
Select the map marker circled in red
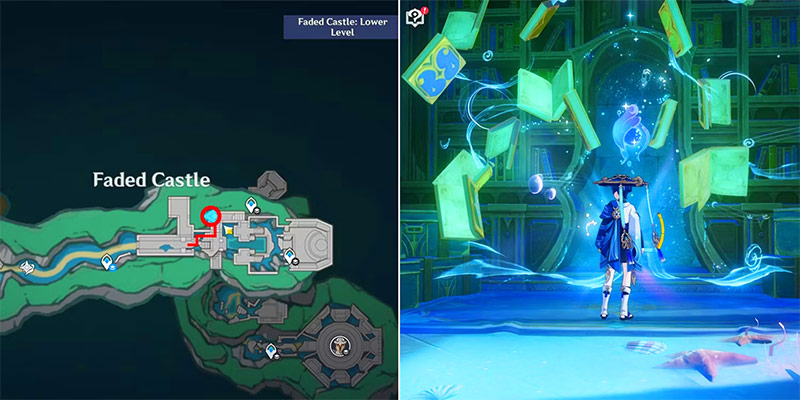(x=210, y=216)
